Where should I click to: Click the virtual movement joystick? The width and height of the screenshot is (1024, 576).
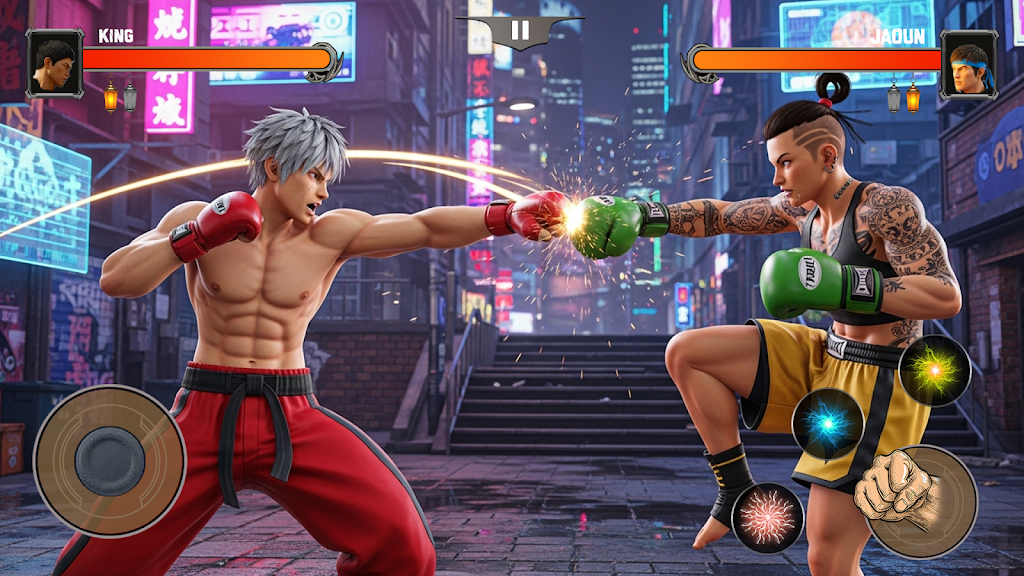[110, 460]
